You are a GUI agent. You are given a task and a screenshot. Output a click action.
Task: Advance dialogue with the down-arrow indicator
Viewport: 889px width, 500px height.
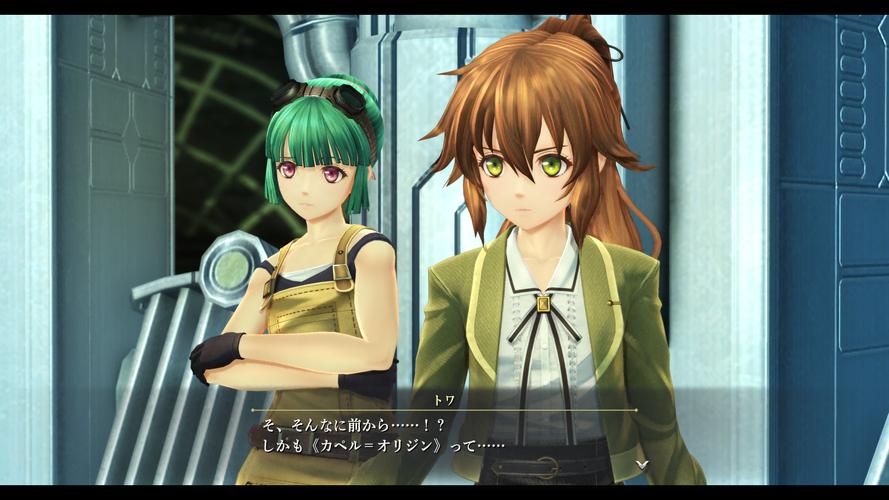tap(641, 464)
